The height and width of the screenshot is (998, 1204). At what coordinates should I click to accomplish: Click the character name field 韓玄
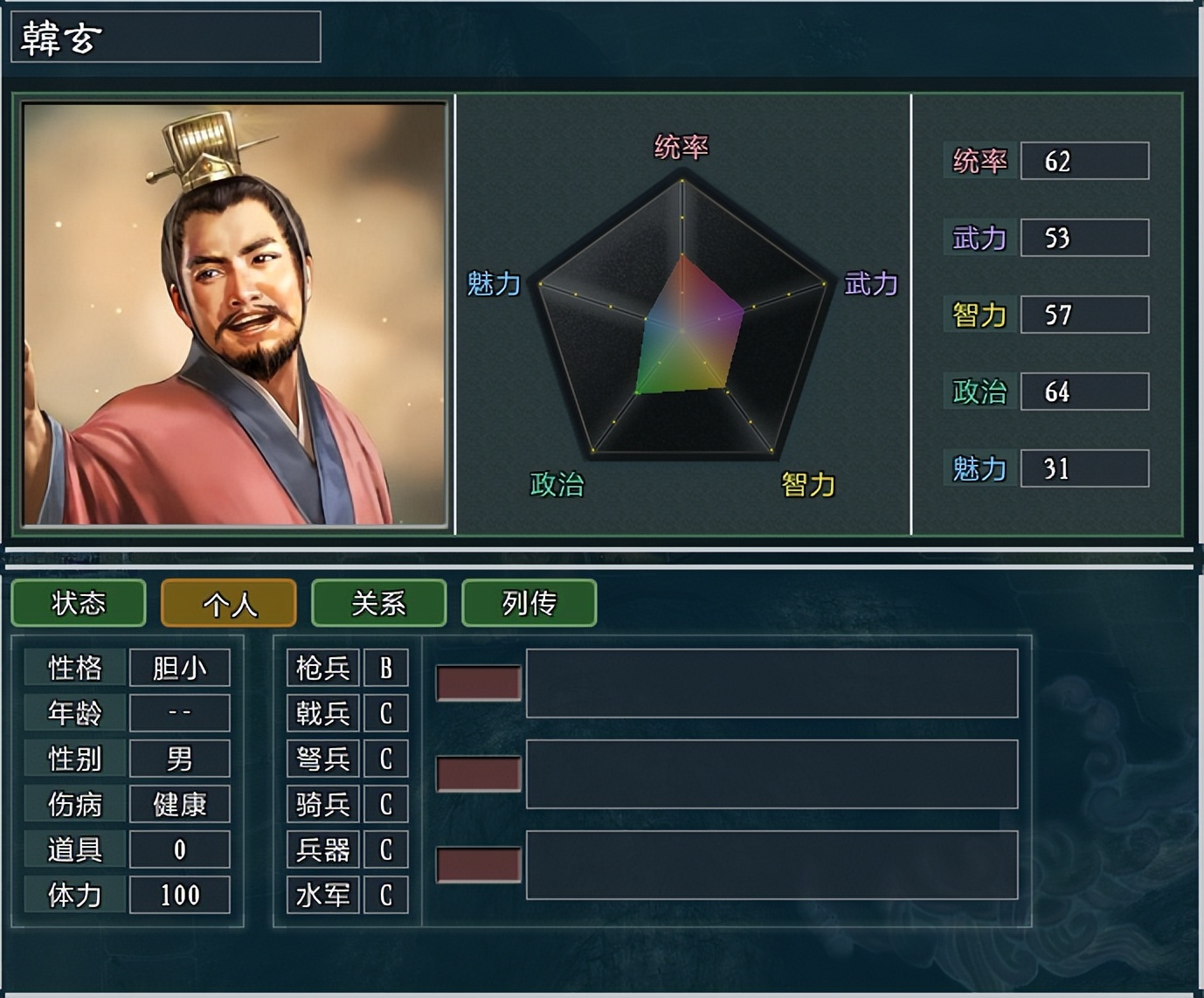166,38
